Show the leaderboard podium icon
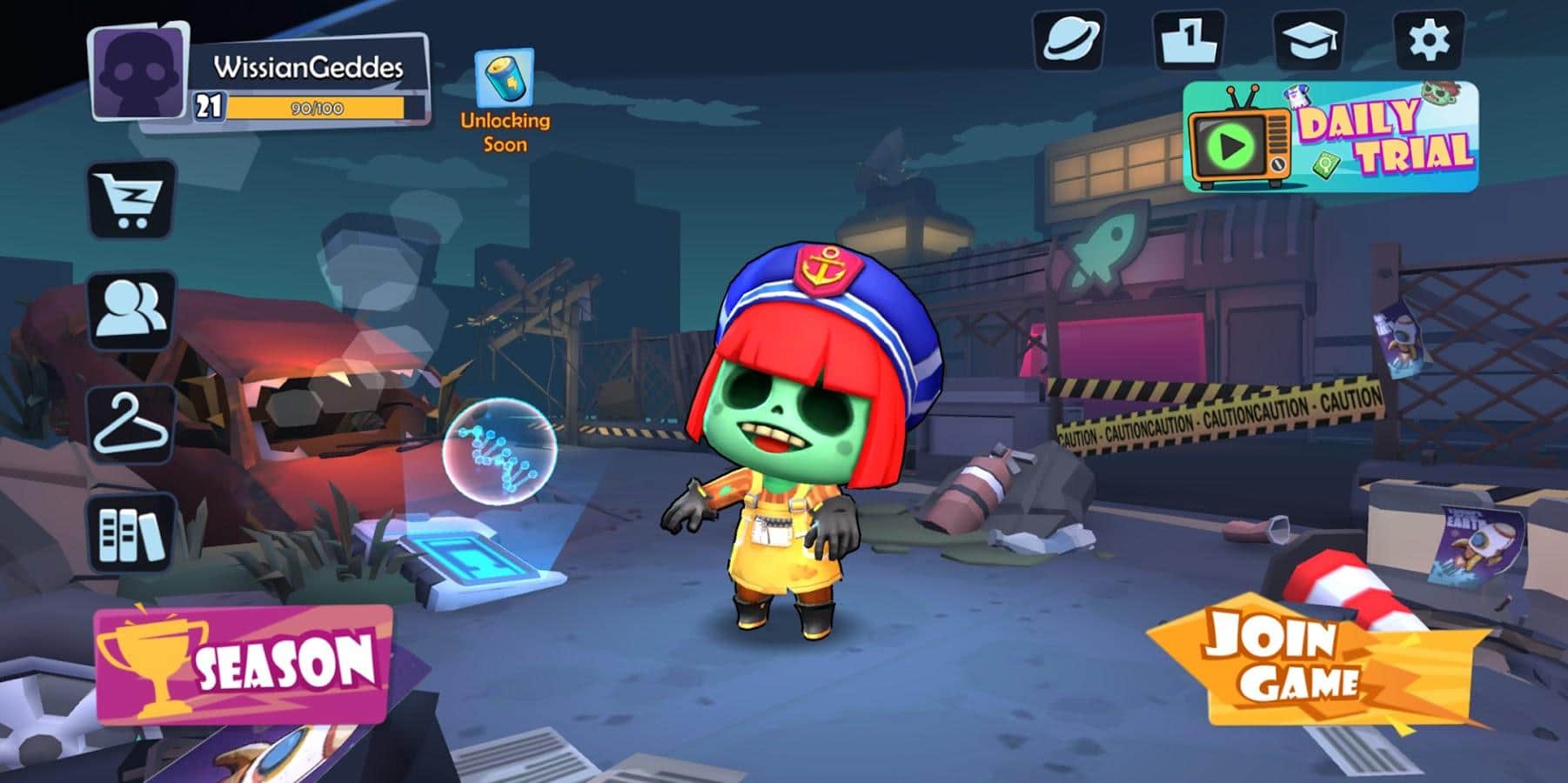1568x783 pixels. 1188,40
